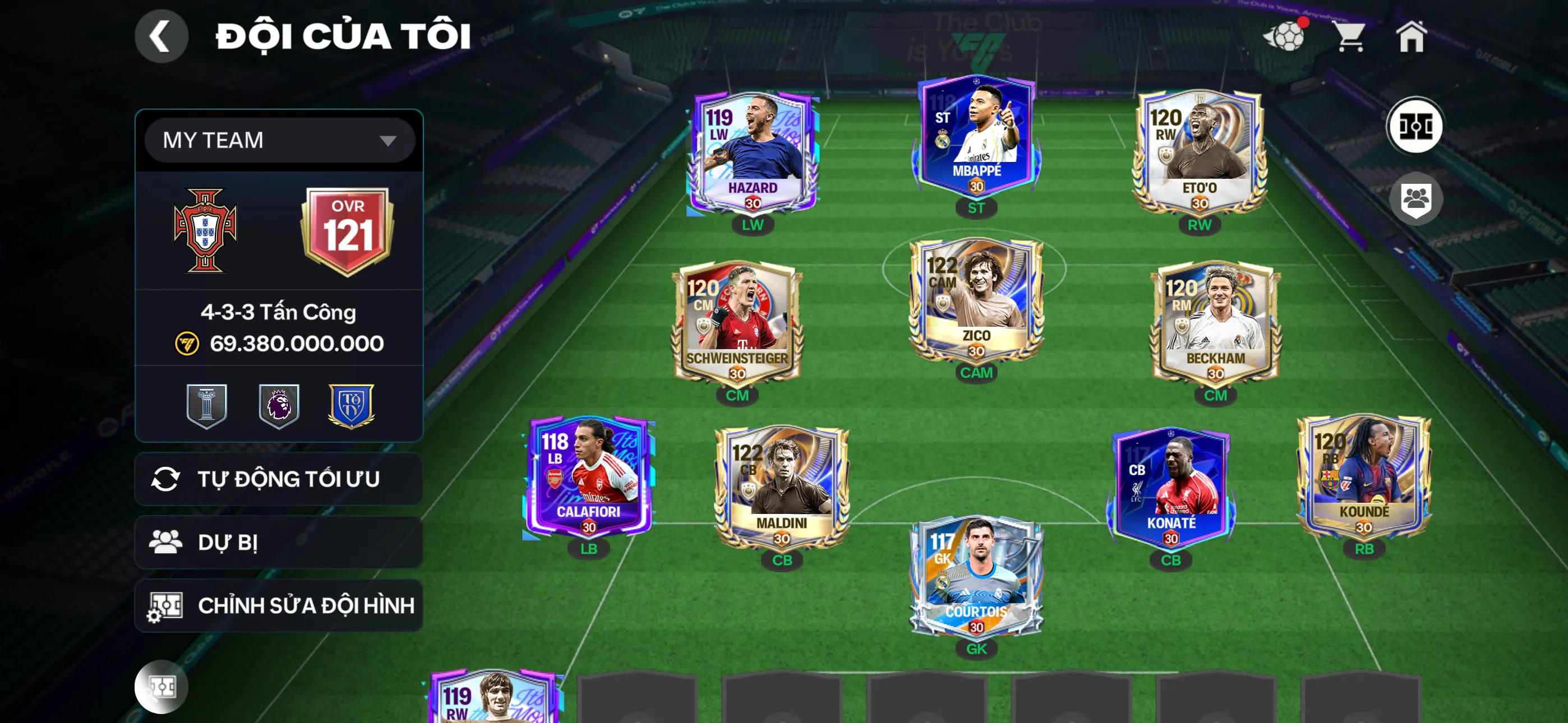Select the Beckham player card
This screenshot has height=723, width=1568.
click(1215, 324)
